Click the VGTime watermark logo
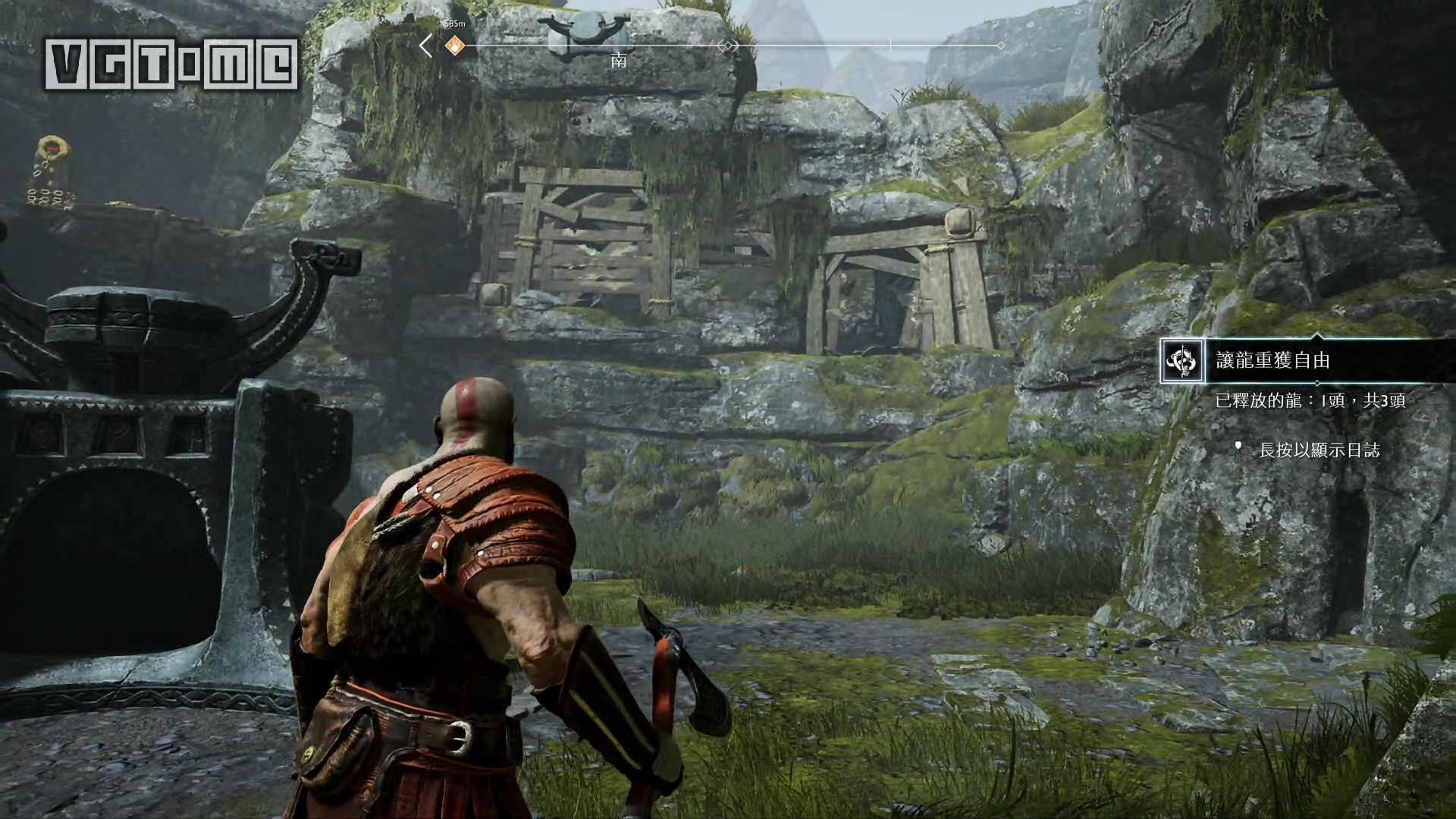This screenshot has height=819, width=1456. [x=171, y=64]
